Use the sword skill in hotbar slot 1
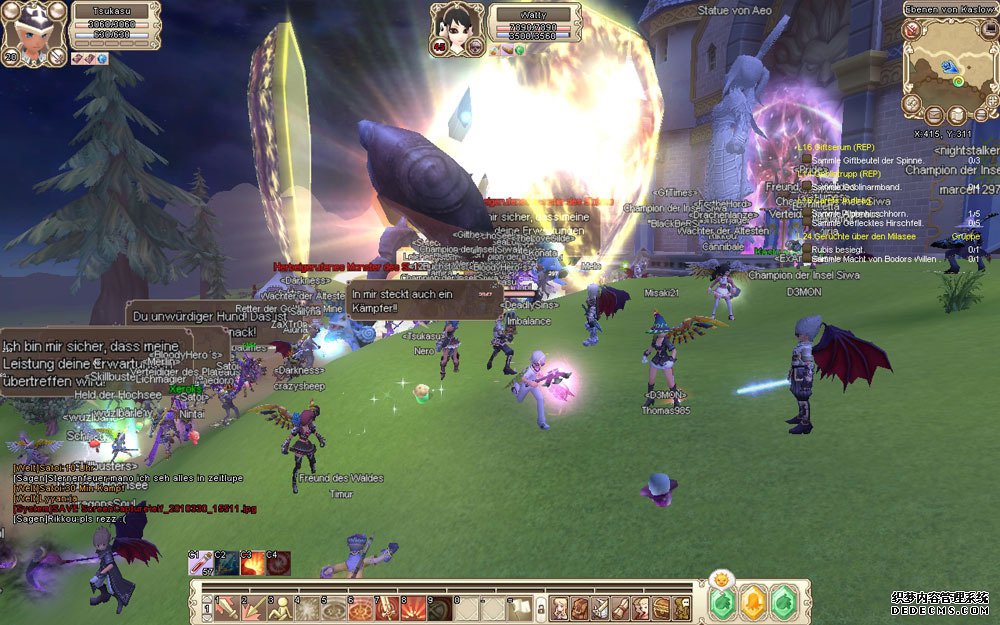This screenshot has height=625, width=1000. tap(226, 607)
